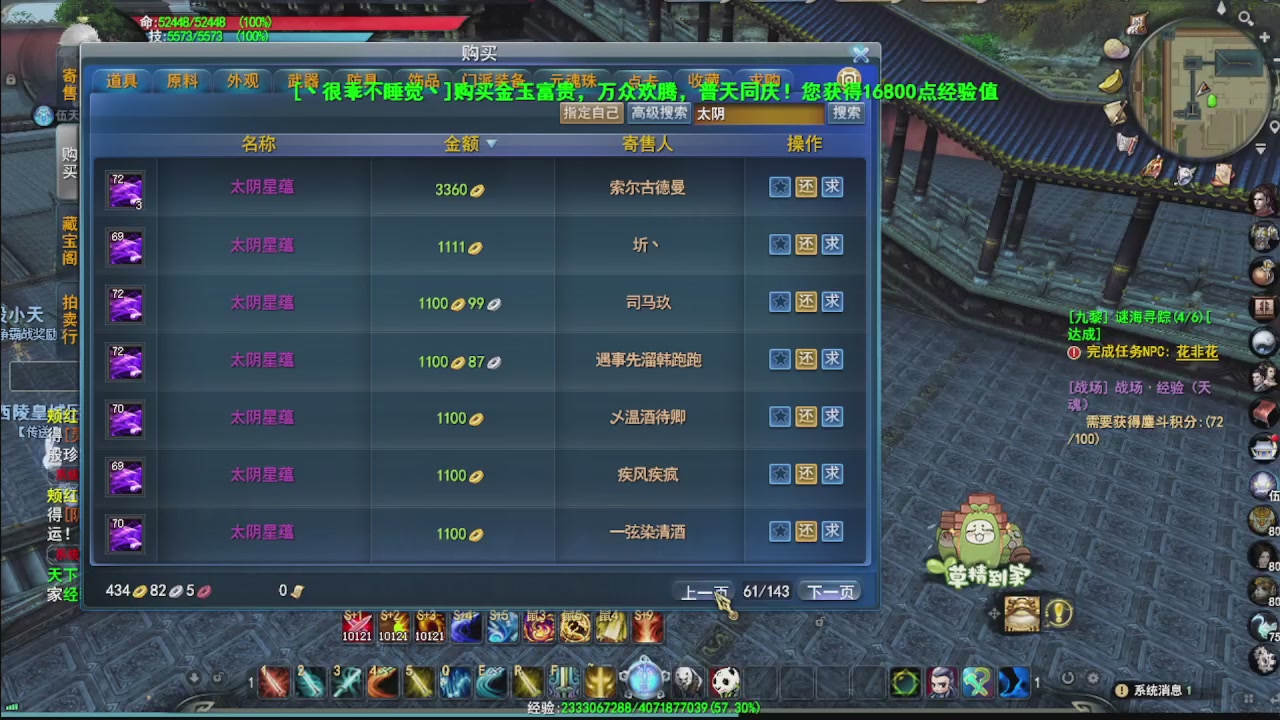
Task: Click the 搜索 search button
Action: click(845, 113)
